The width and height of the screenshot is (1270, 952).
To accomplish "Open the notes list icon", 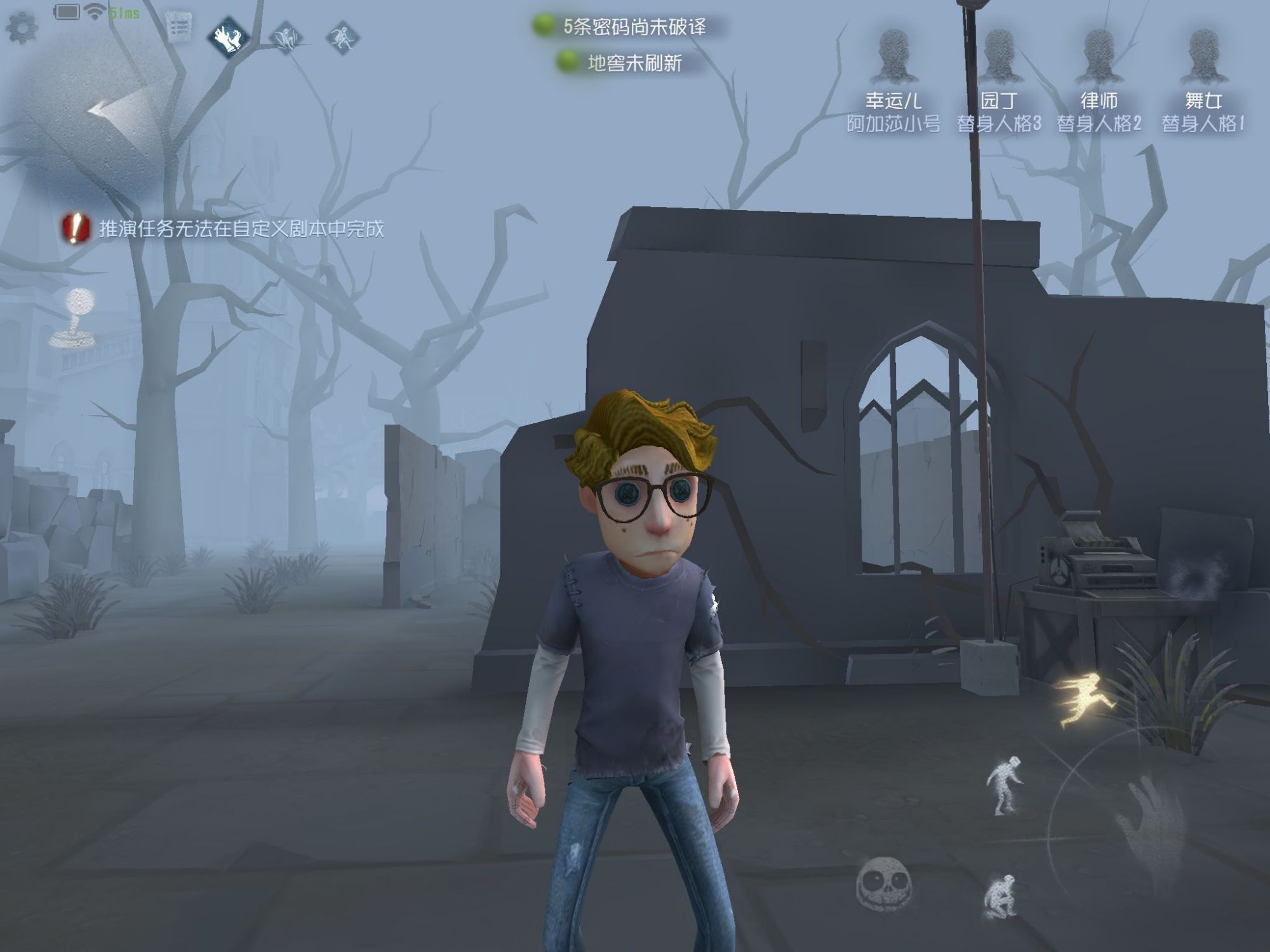I will (x=180, y=28).
